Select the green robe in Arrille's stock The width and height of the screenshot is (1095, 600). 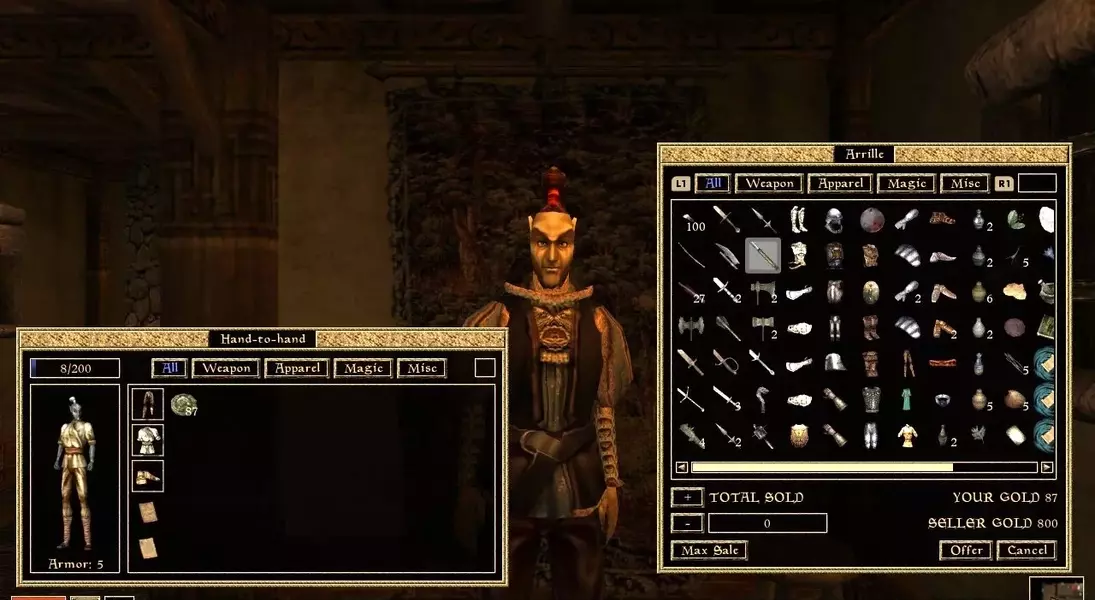point(906,399)
